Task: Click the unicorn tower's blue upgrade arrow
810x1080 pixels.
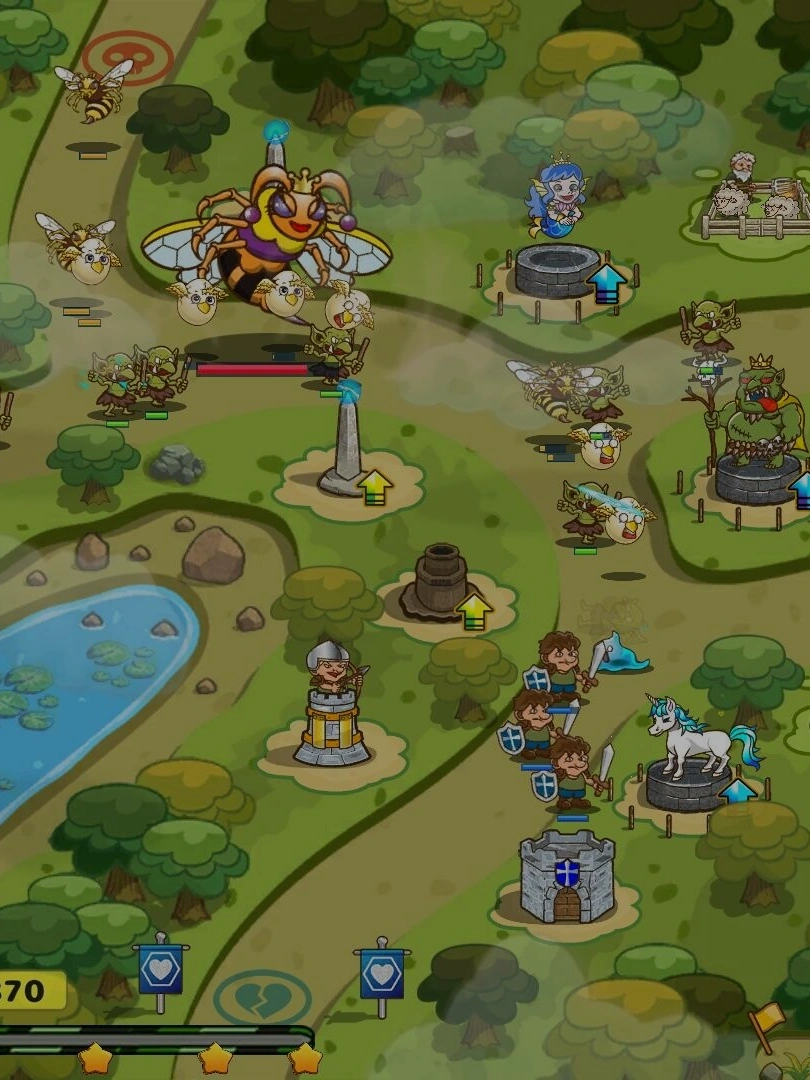Action: point(738,793)
